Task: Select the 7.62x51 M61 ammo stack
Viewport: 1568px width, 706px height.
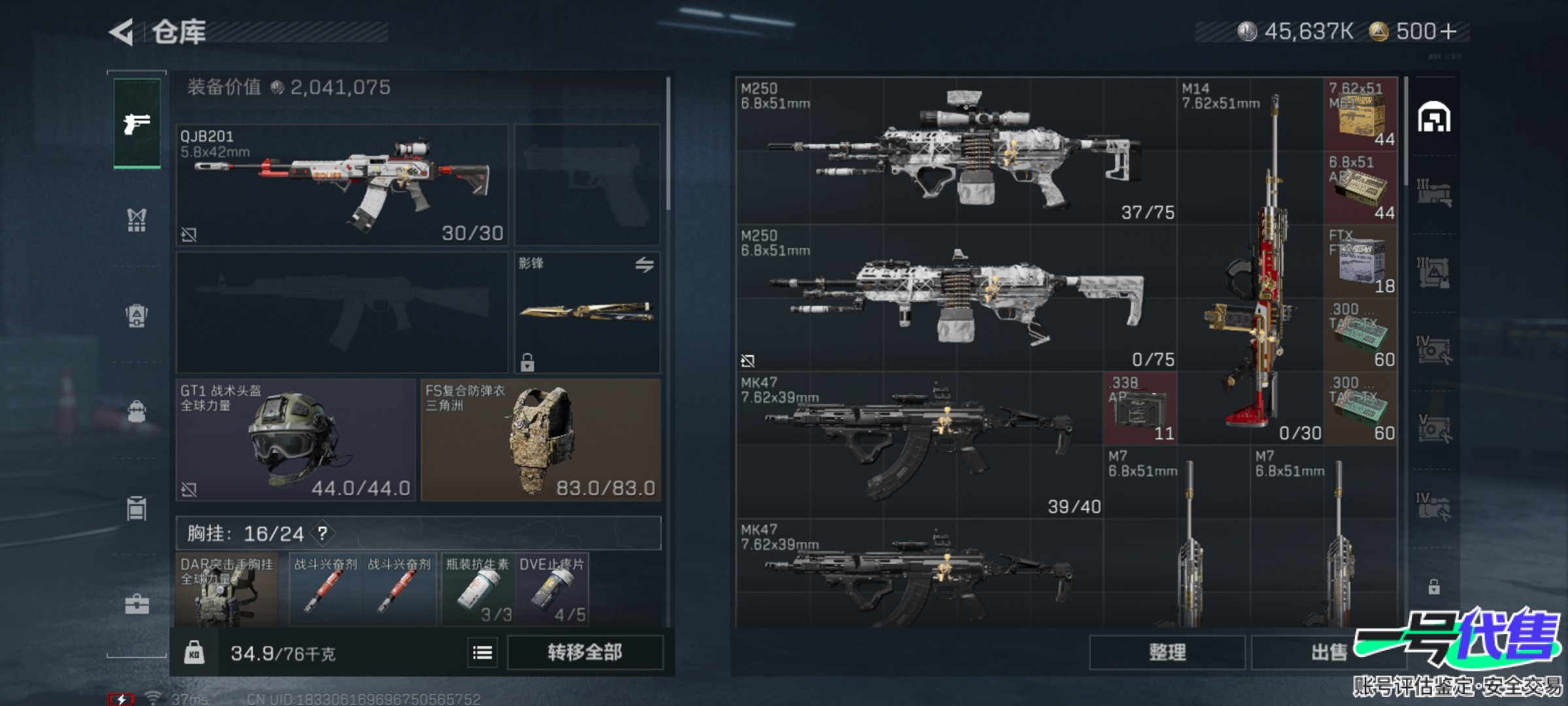Action: (1360, 114)
